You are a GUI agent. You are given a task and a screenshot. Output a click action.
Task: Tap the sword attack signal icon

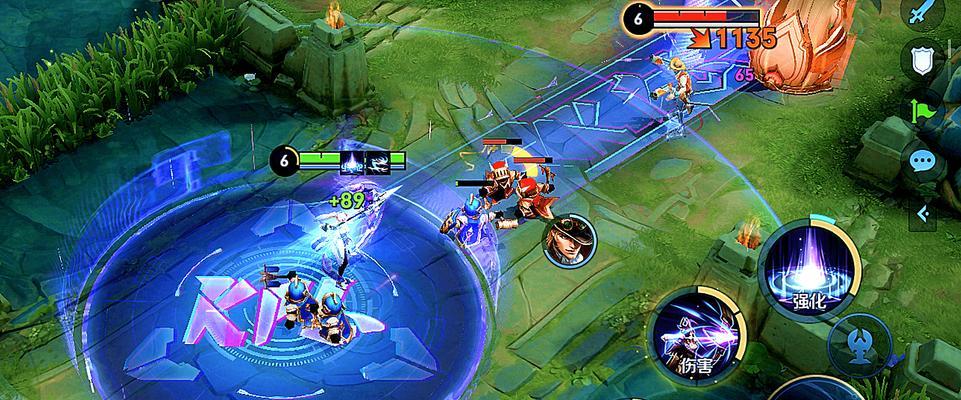pos(922,13)
